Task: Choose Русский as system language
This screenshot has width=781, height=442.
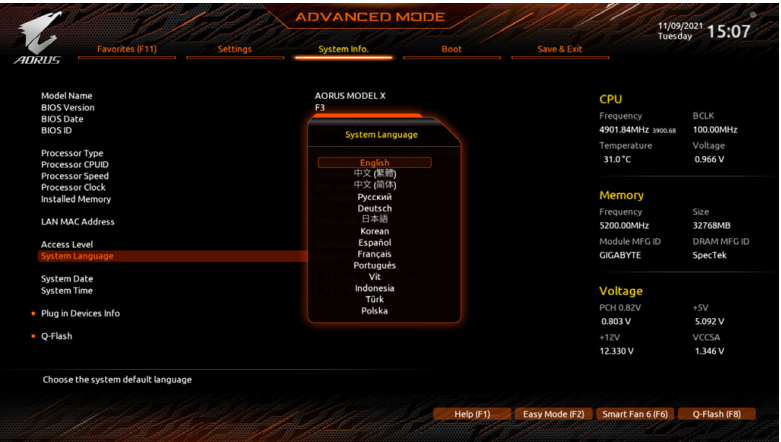Action: (x=374, y=197)
